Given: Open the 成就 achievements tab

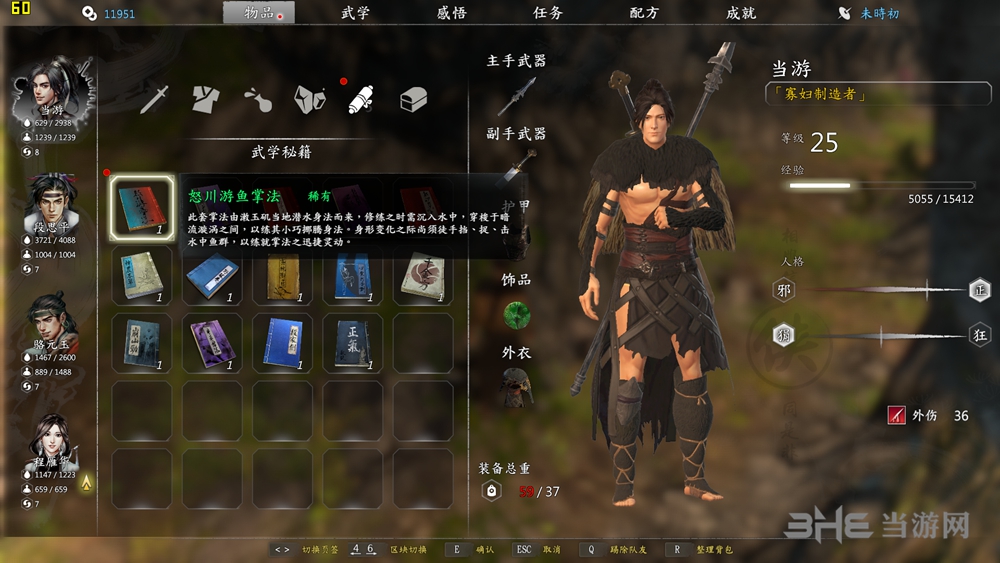Looking at the screenshot, I should pyautogui.click(x=741, y=14).
